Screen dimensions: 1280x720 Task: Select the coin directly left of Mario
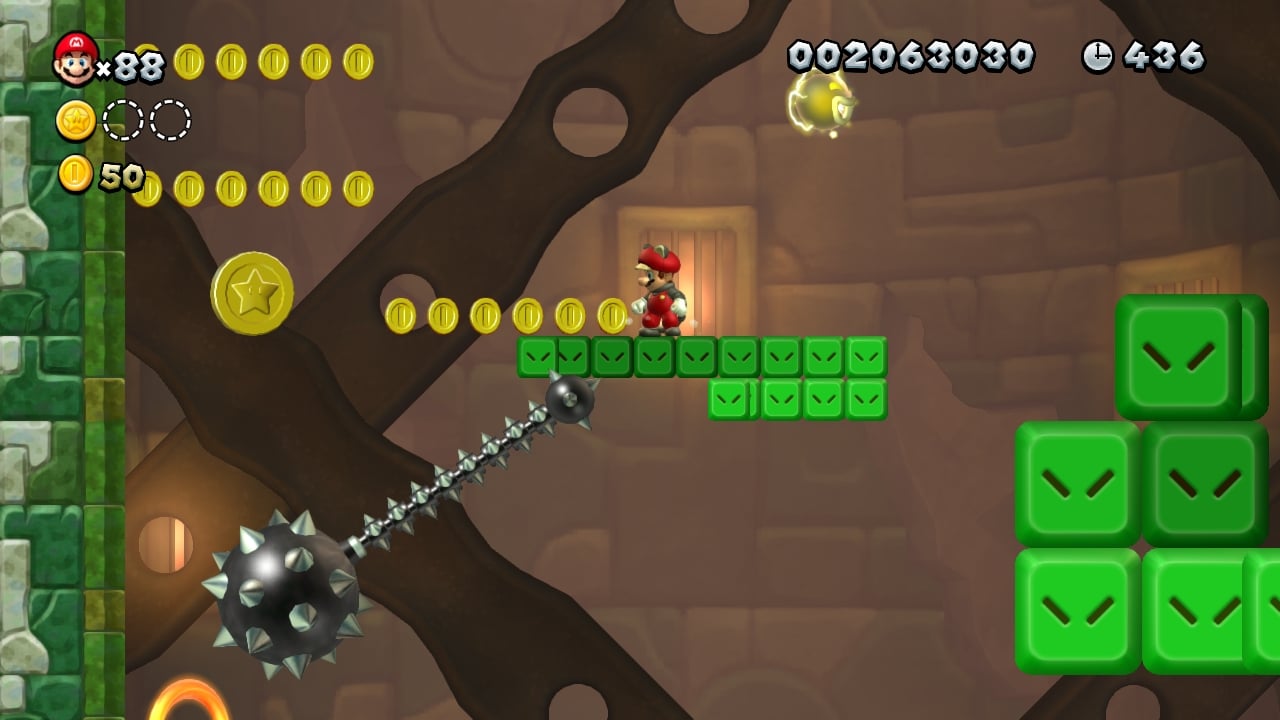coord(610,313)
